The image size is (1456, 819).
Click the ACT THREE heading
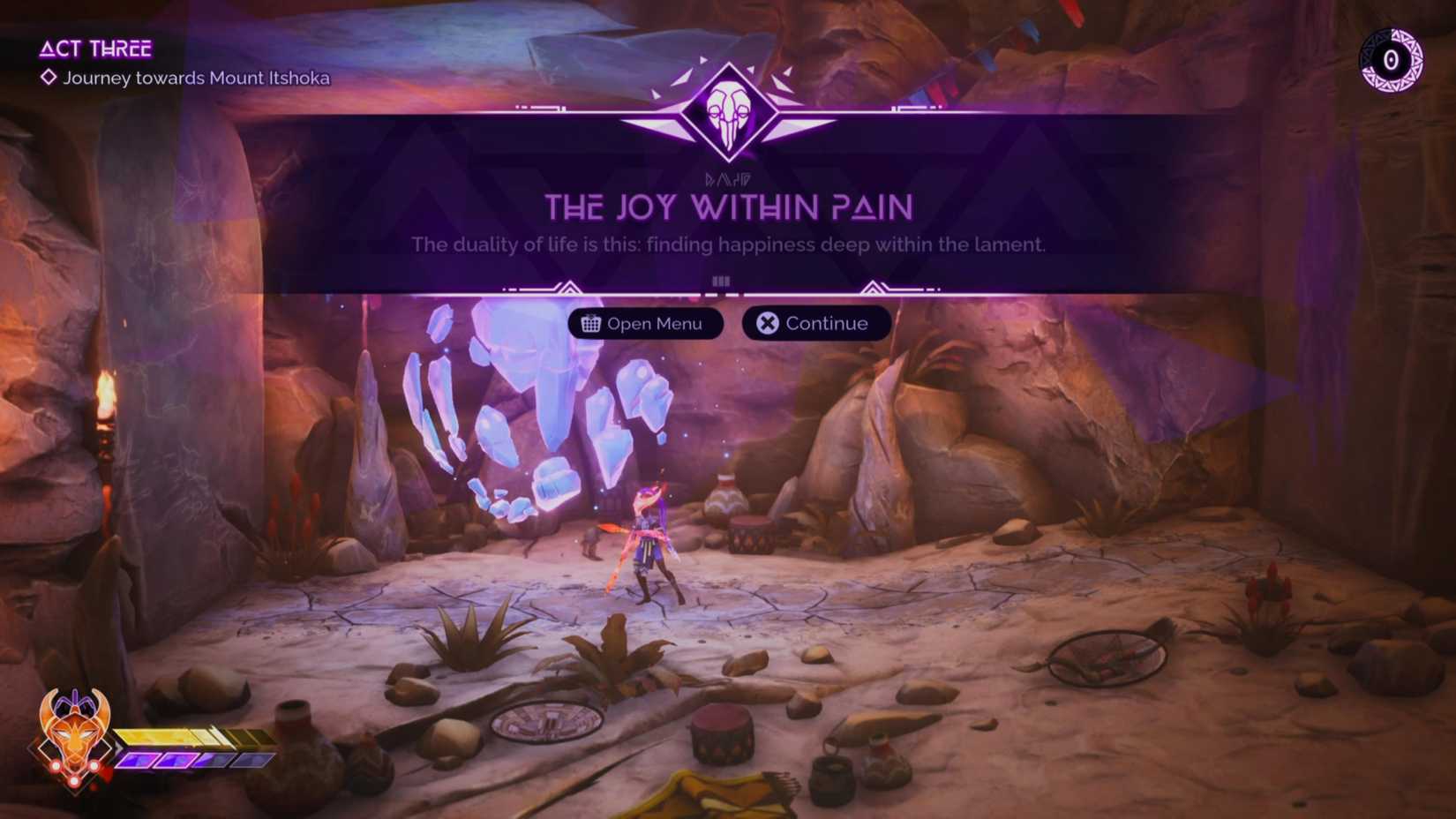(97, 49)
